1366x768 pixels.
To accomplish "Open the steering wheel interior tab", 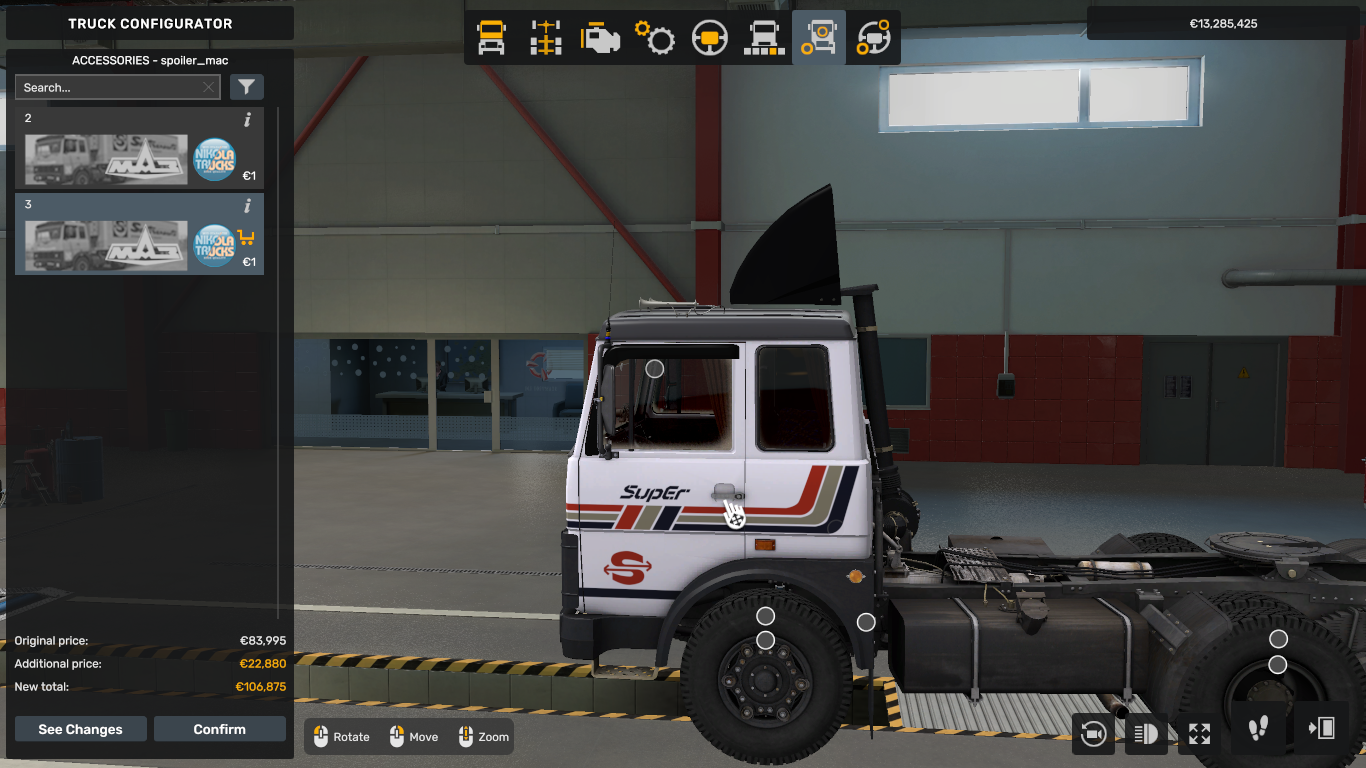I will tap(710, 38).
